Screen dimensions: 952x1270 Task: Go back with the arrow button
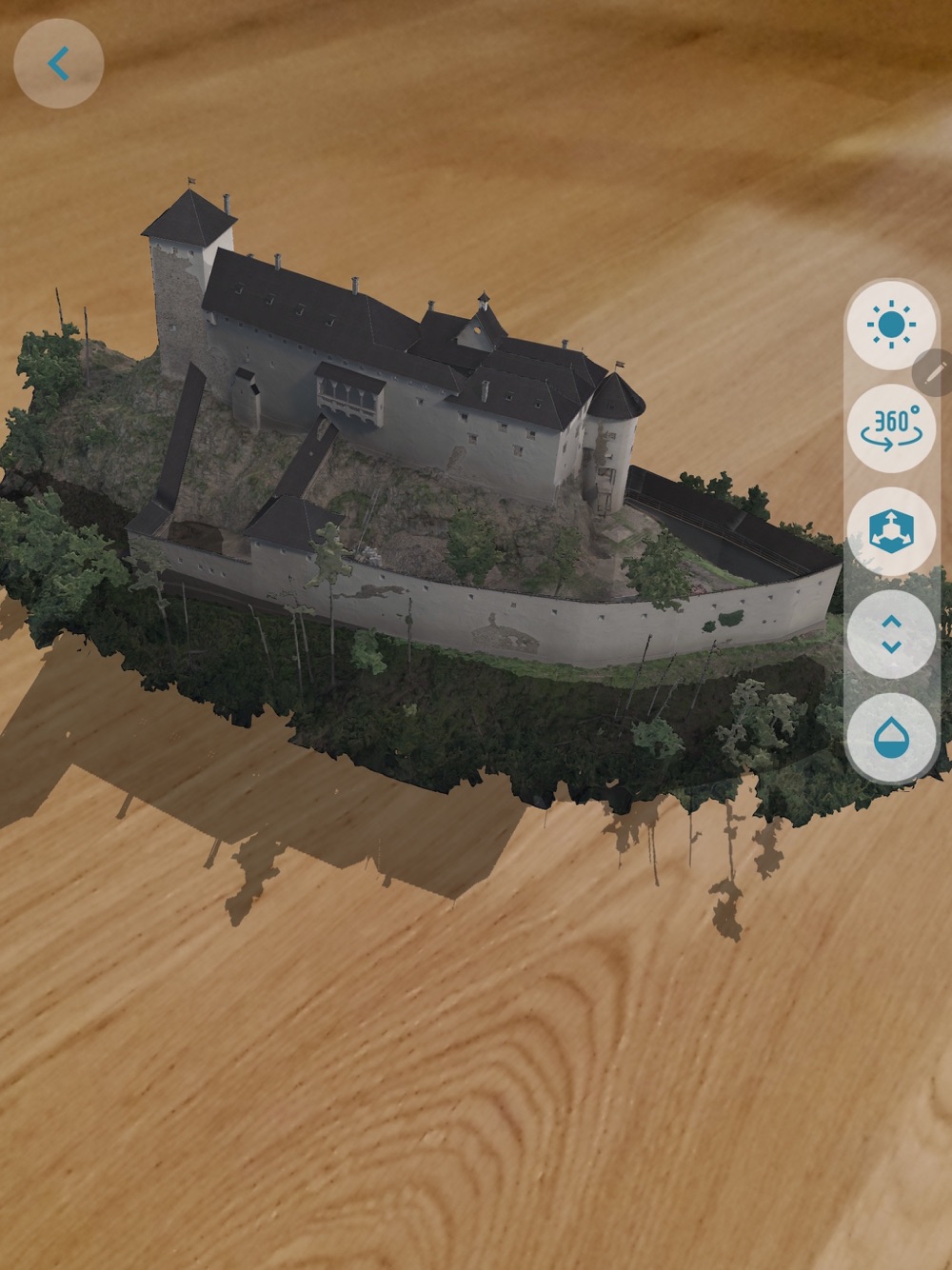coord(58,64)
